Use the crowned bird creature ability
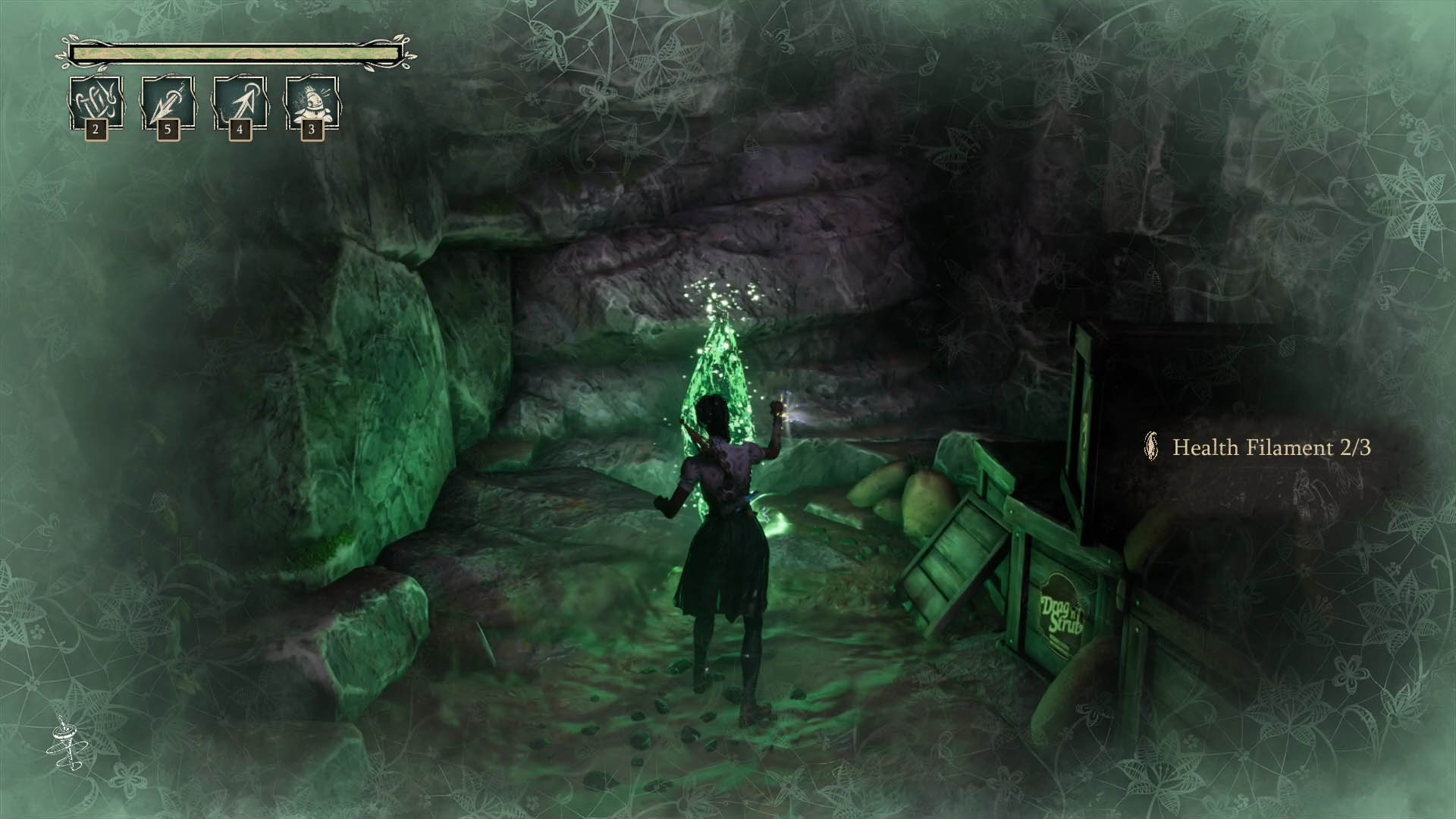Viewport: 1456px width, 819px height. click(x=311, y=102)
